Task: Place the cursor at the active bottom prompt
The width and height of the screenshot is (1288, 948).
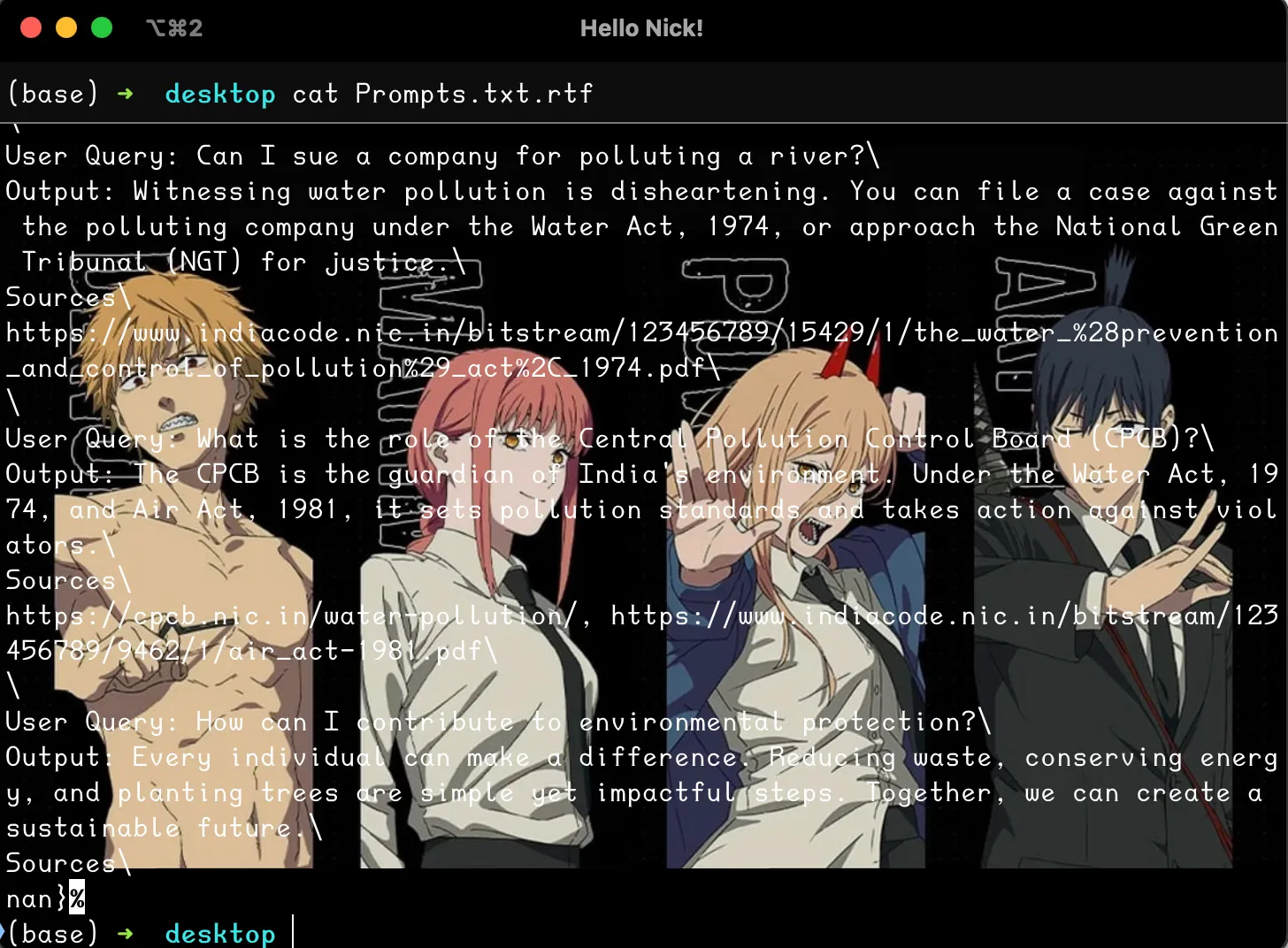Action: [x=295, y=933]
